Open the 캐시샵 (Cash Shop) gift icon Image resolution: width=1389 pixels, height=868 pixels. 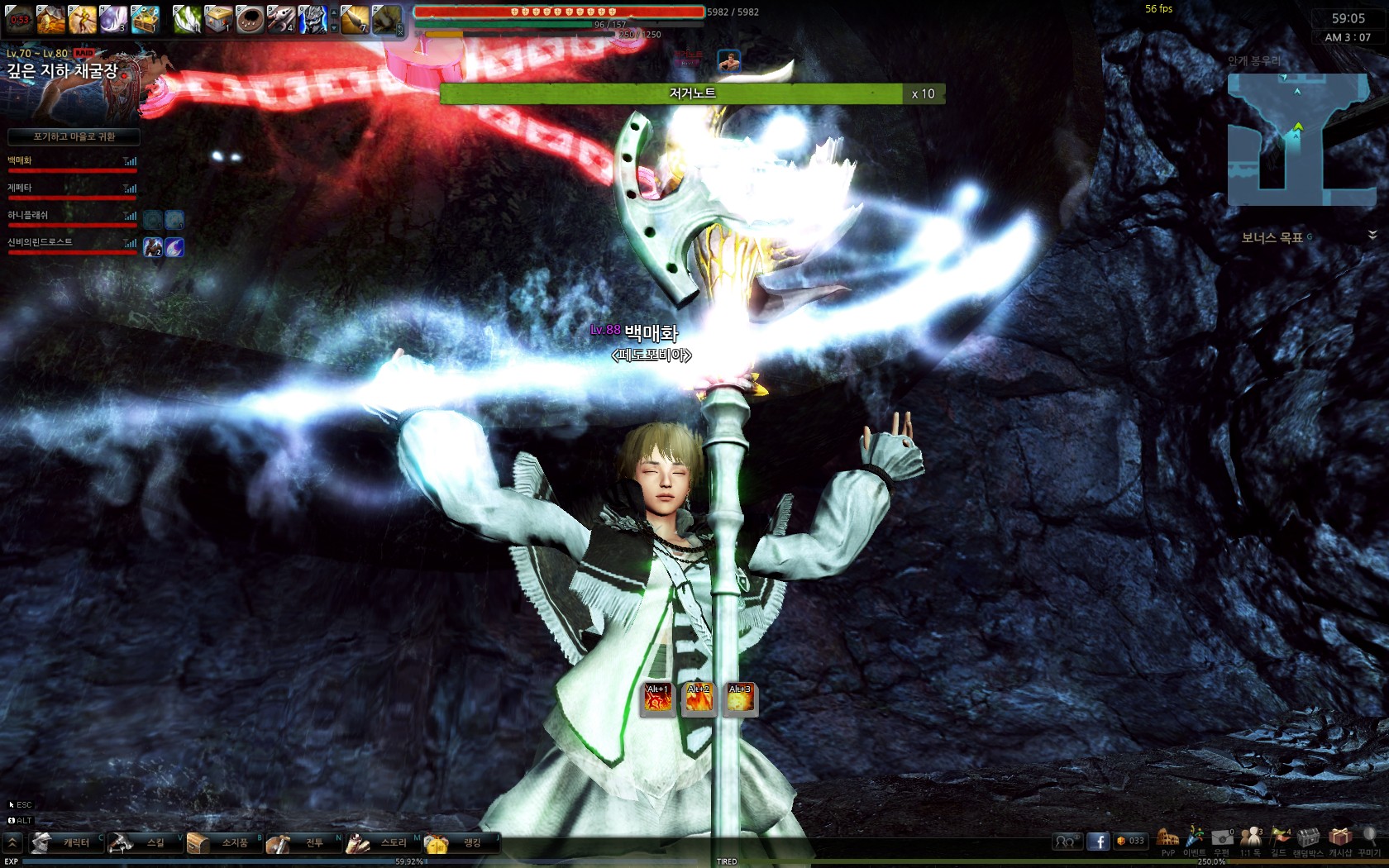click(x=1340, y=838)
